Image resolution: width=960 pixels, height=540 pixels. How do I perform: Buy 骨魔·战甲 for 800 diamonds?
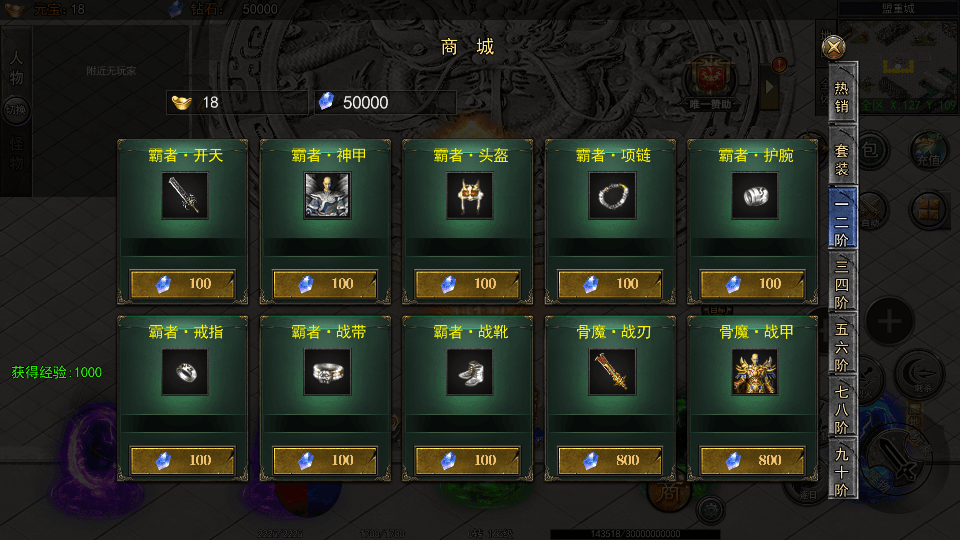[753, 460]
